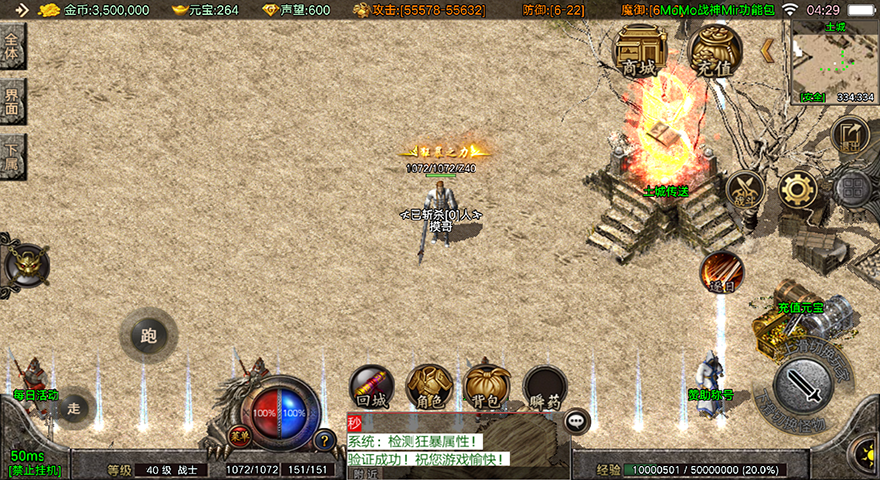Open the four-square grid menu

click(x=851, y=189)
